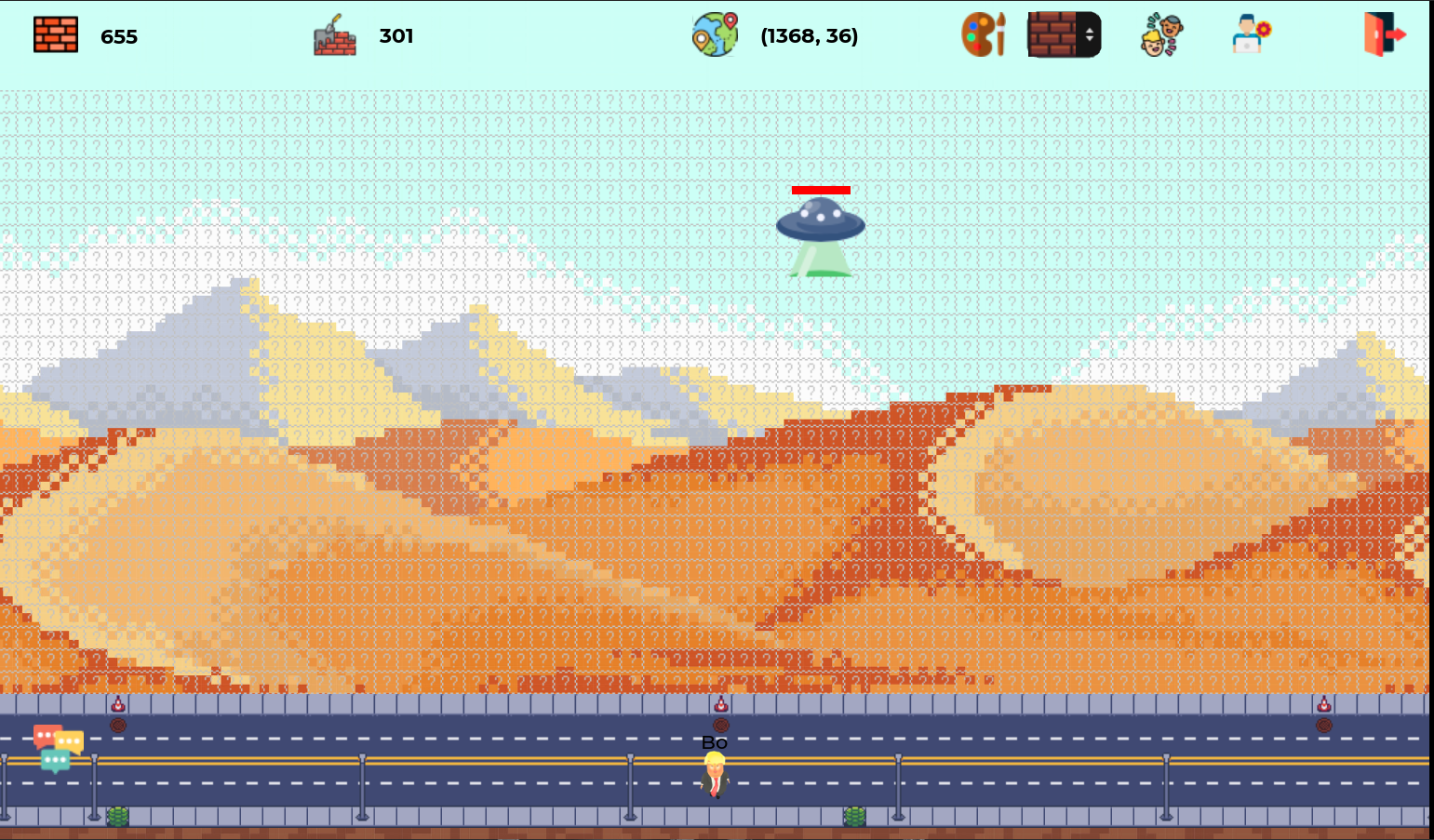Click the brick count 655 label

[x=119, y=37]
